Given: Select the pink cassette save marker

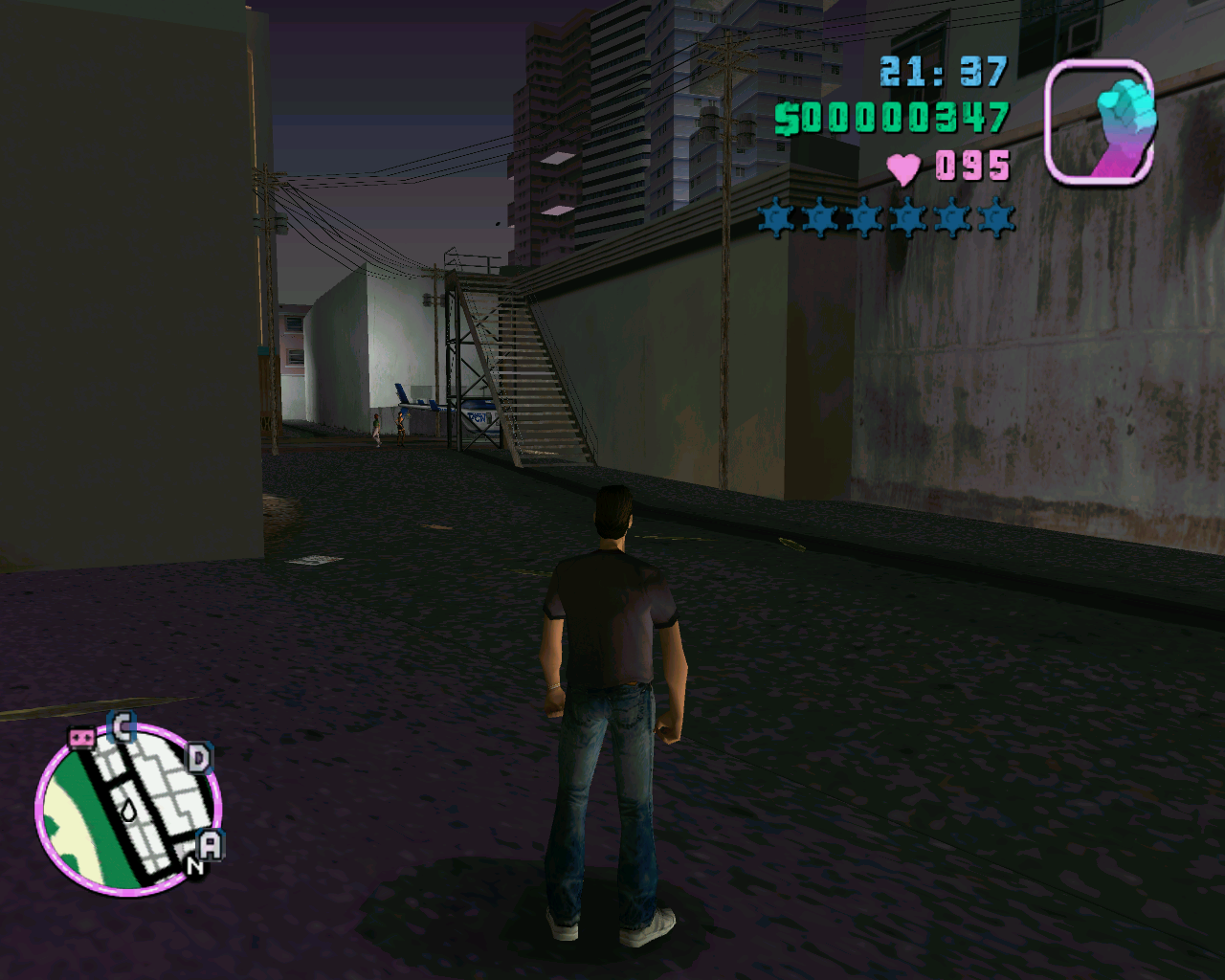Looking at the screenshot, I should [81, 738].
